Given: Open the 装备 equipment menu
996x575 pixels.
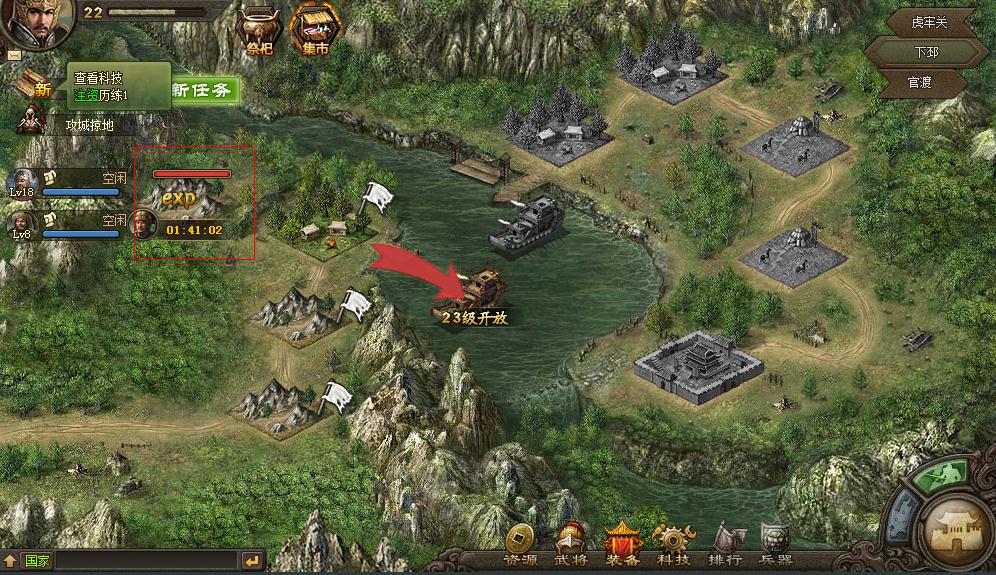Looking at the screenshot, I should [622, 545].
